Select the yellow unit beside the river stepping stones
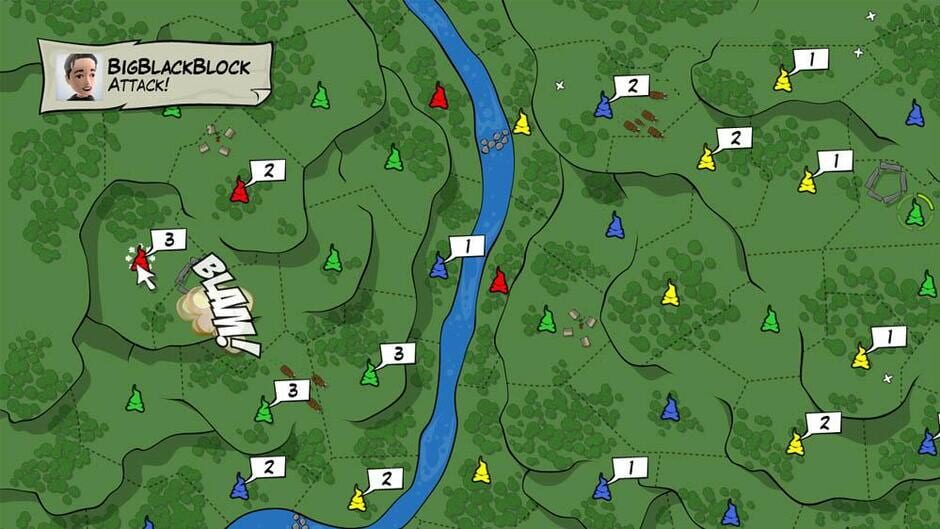Screen dimensions: 940x529 pos(521,123)
